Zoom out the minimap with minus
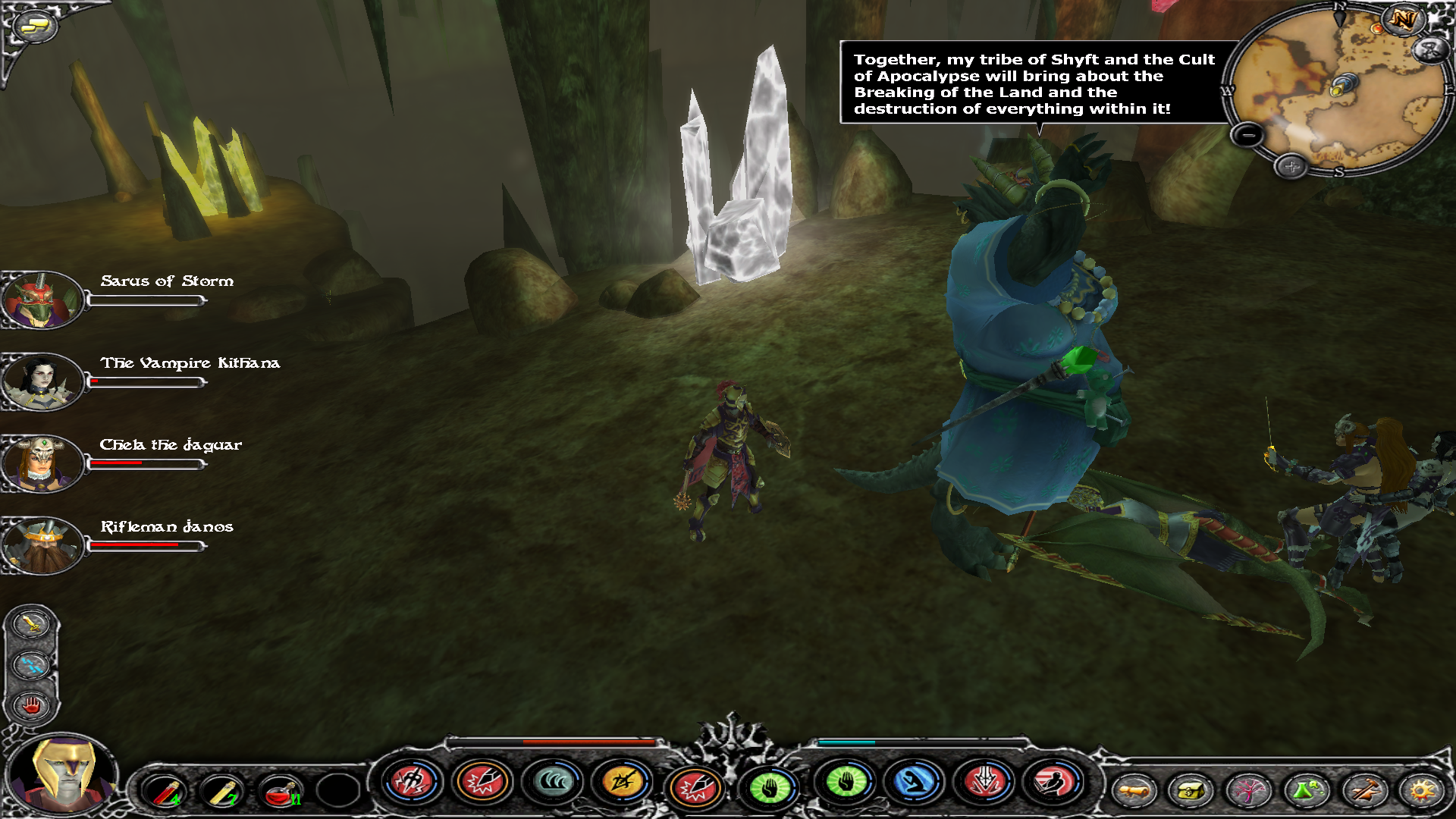 [1247, 136]
